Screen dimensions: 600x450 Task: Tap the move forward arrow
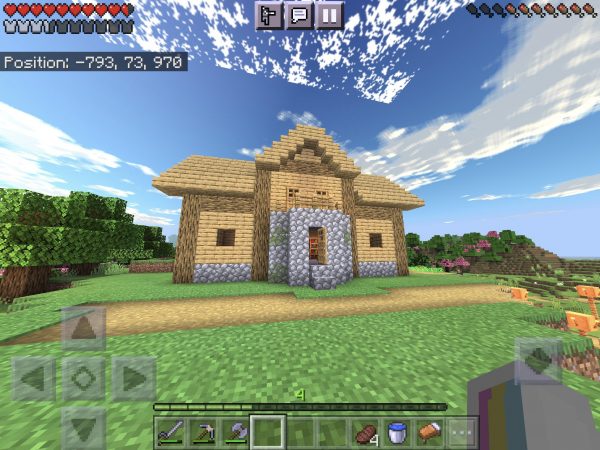(x=83, y=329)
